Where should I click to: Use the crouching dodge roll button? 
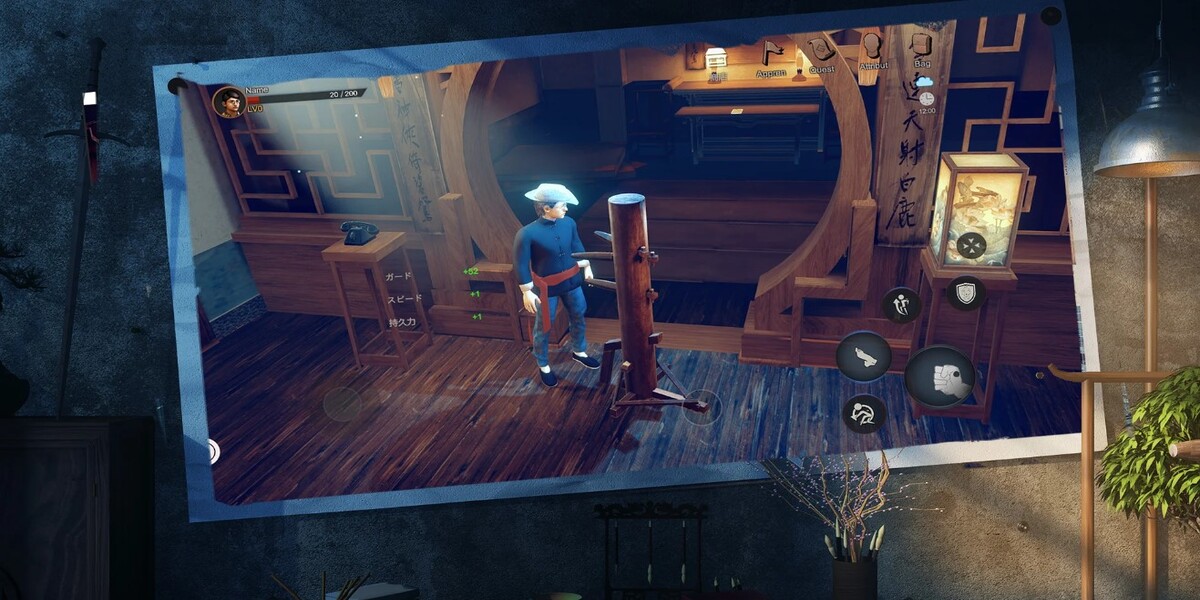coord(864,413)
